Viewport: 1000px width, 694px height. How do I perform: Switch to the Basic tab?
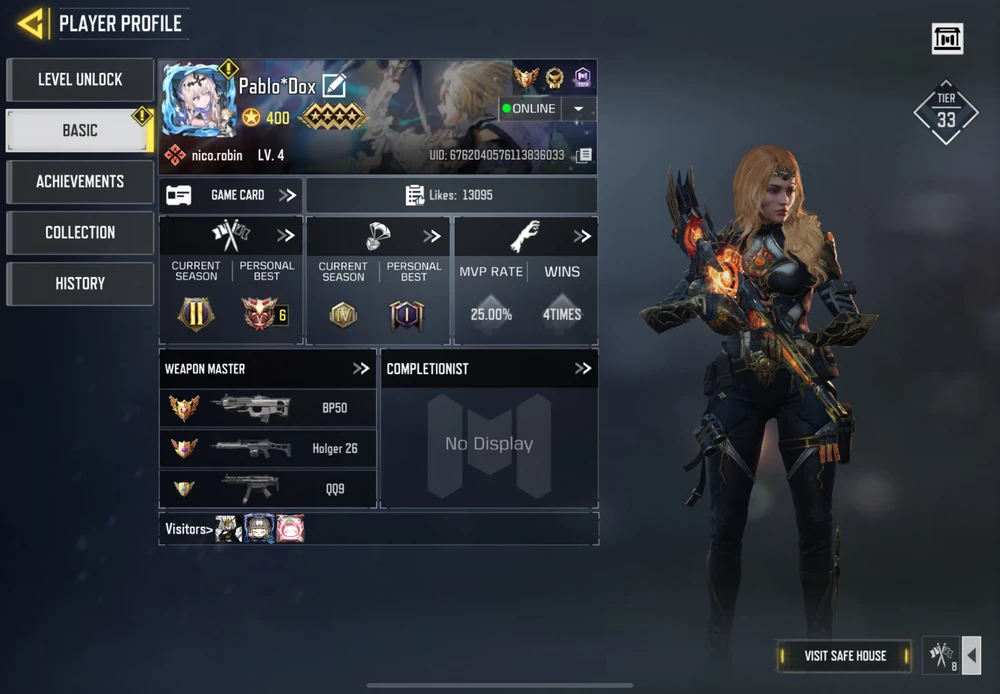click(80, 130)
